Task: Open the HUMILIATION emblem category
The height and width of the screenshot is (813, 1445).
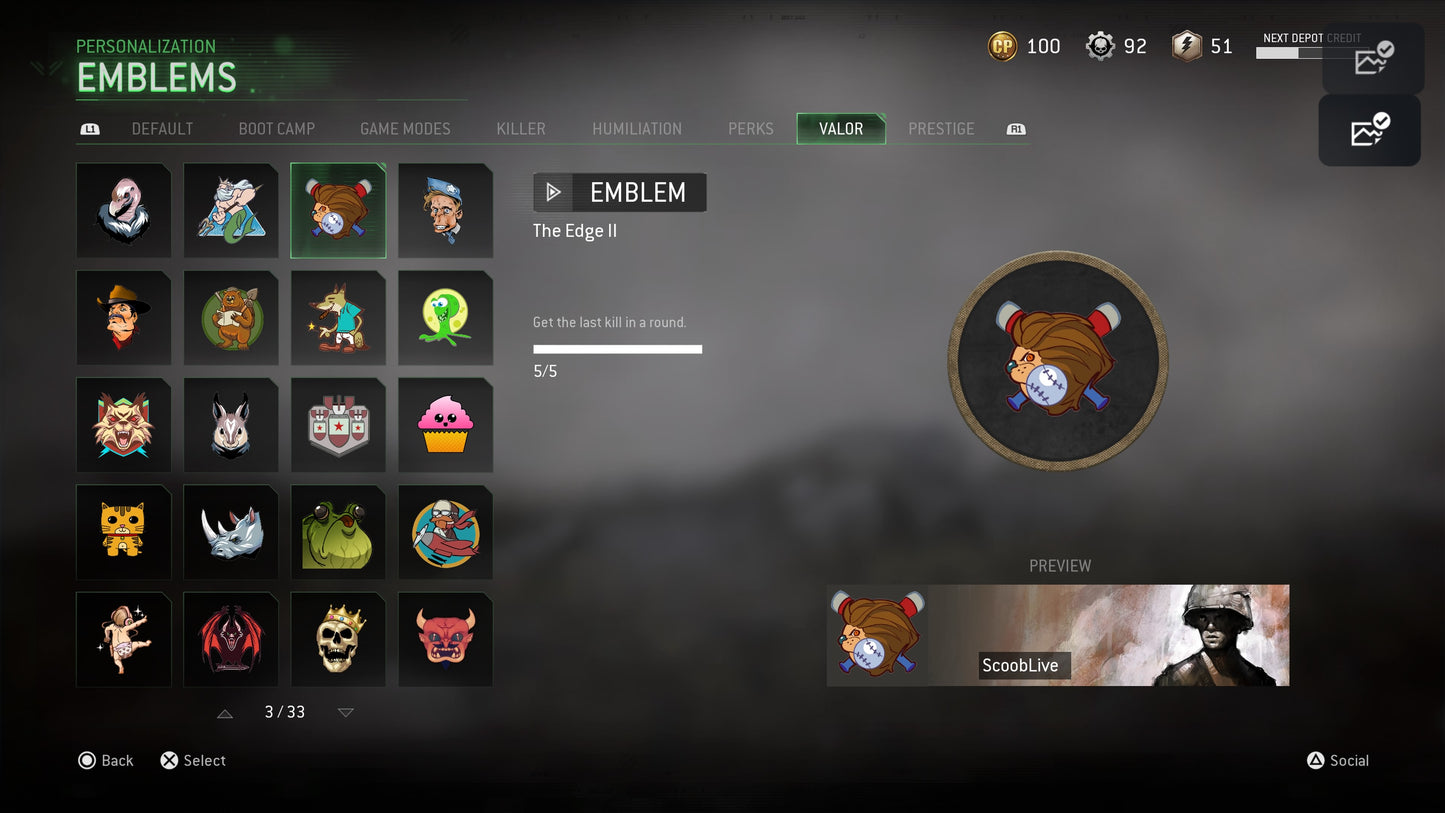Action: point(637,128)
